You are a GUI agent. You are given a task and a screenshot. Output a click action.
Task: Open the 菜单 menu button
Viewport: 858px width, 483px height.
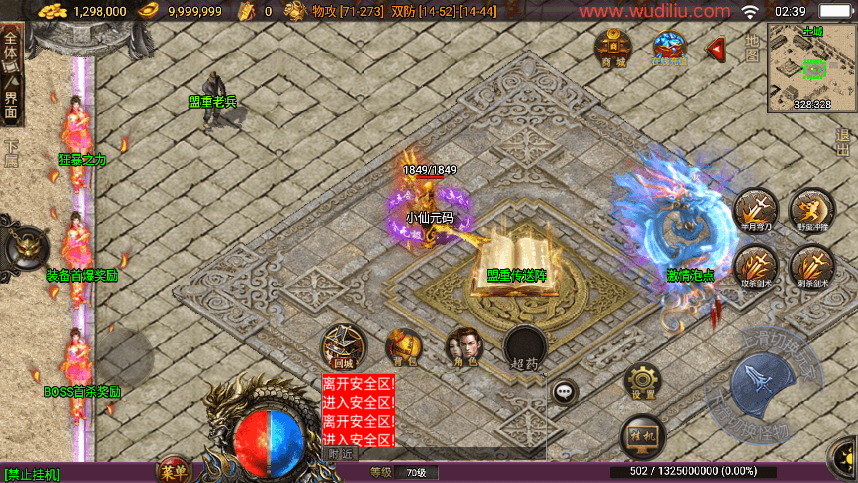click(x=174, y=470)
